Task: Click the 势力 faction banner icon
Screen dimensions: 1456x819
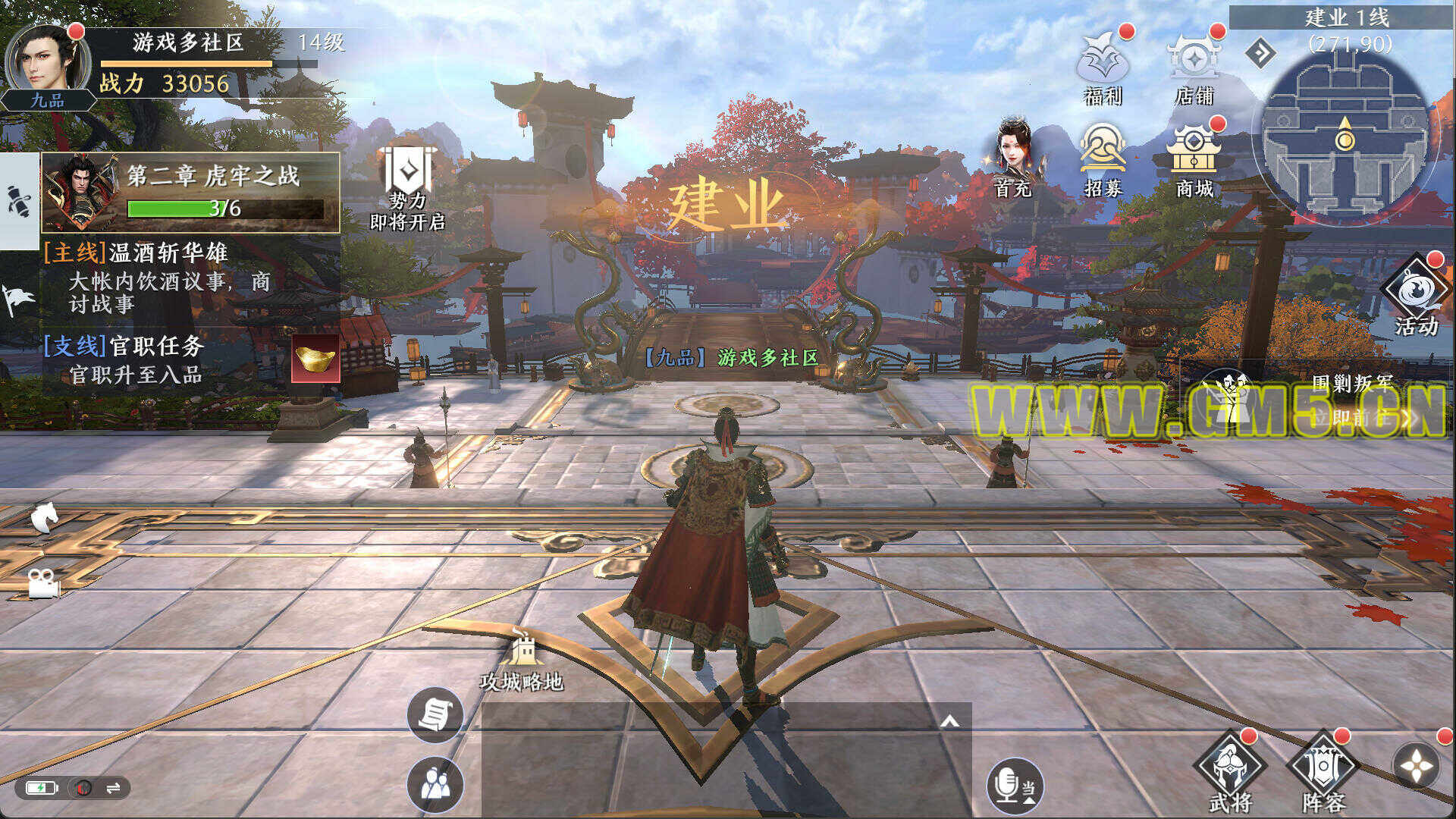Action: (x=408, y=182)
